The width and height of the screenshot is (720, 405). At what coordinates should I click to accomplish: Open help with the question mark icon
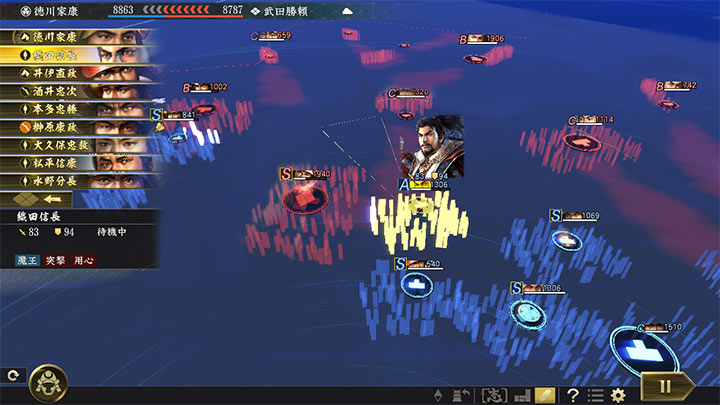pos(573,395)
